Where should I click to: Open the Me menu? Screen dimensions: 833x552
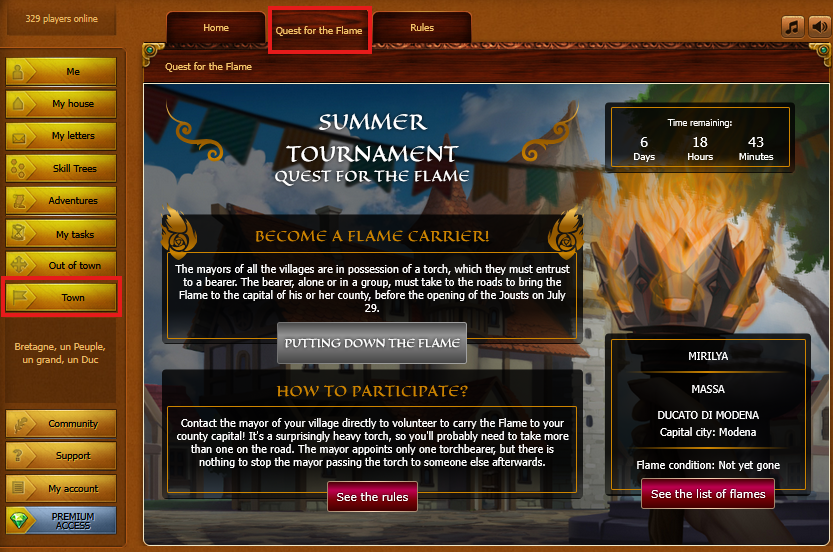tap(62, 72)
